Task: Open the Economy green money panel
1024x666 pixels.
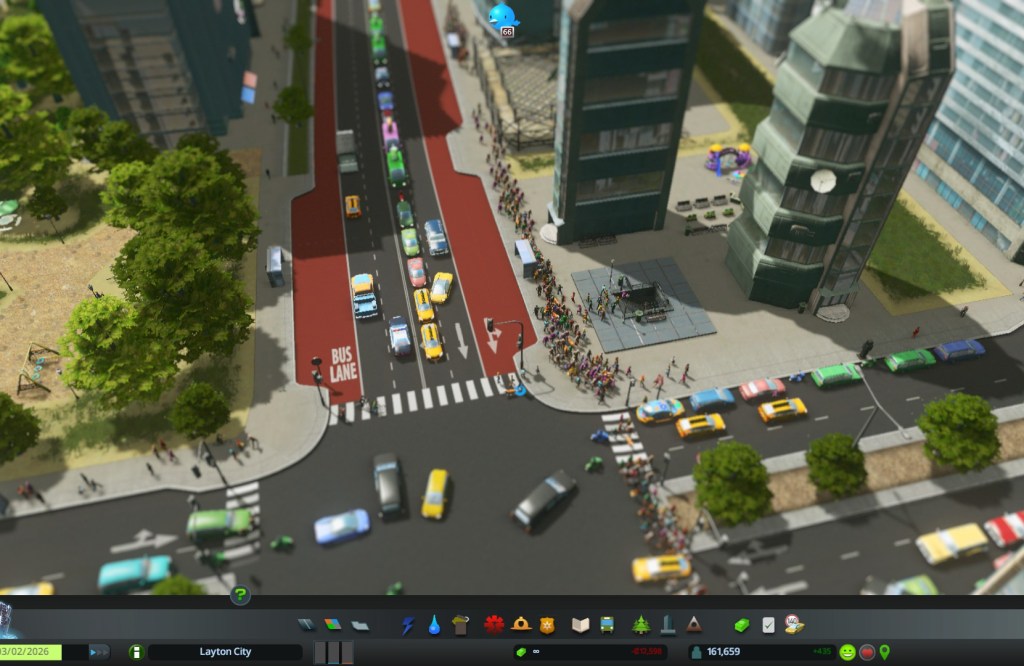Action: point(741,625)
